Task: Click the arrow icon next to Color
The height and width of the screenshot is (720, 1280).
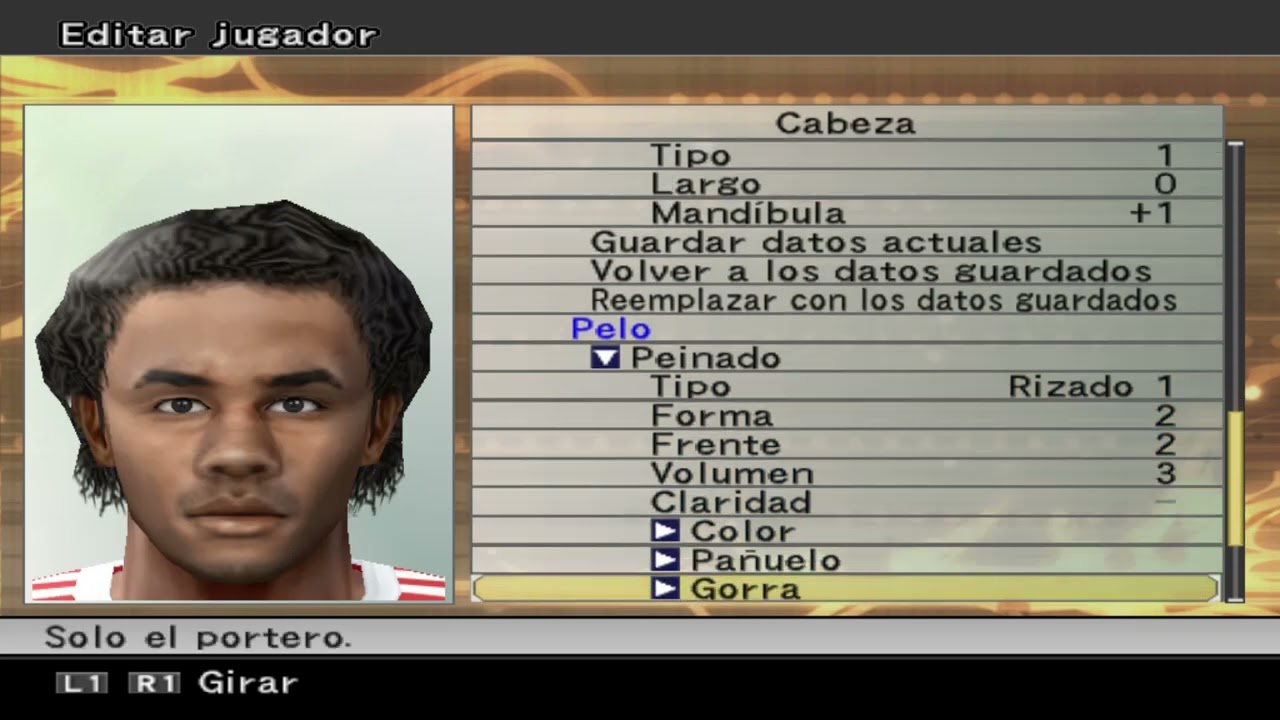Action: (x=665, y=531)
